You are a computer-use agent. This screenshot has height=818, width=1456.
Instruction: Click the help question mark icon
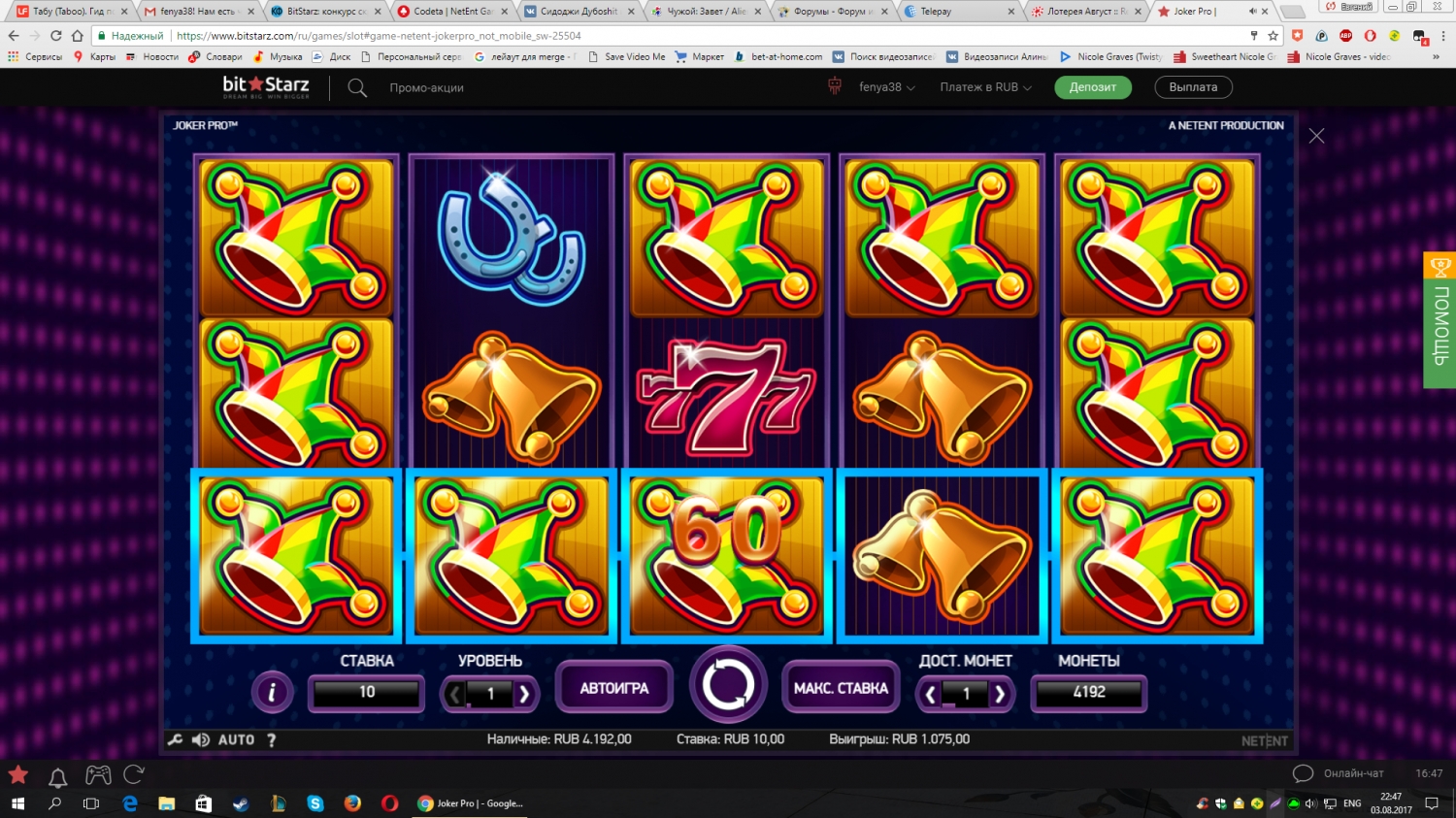pyautogui.click(x=270, y=739)
